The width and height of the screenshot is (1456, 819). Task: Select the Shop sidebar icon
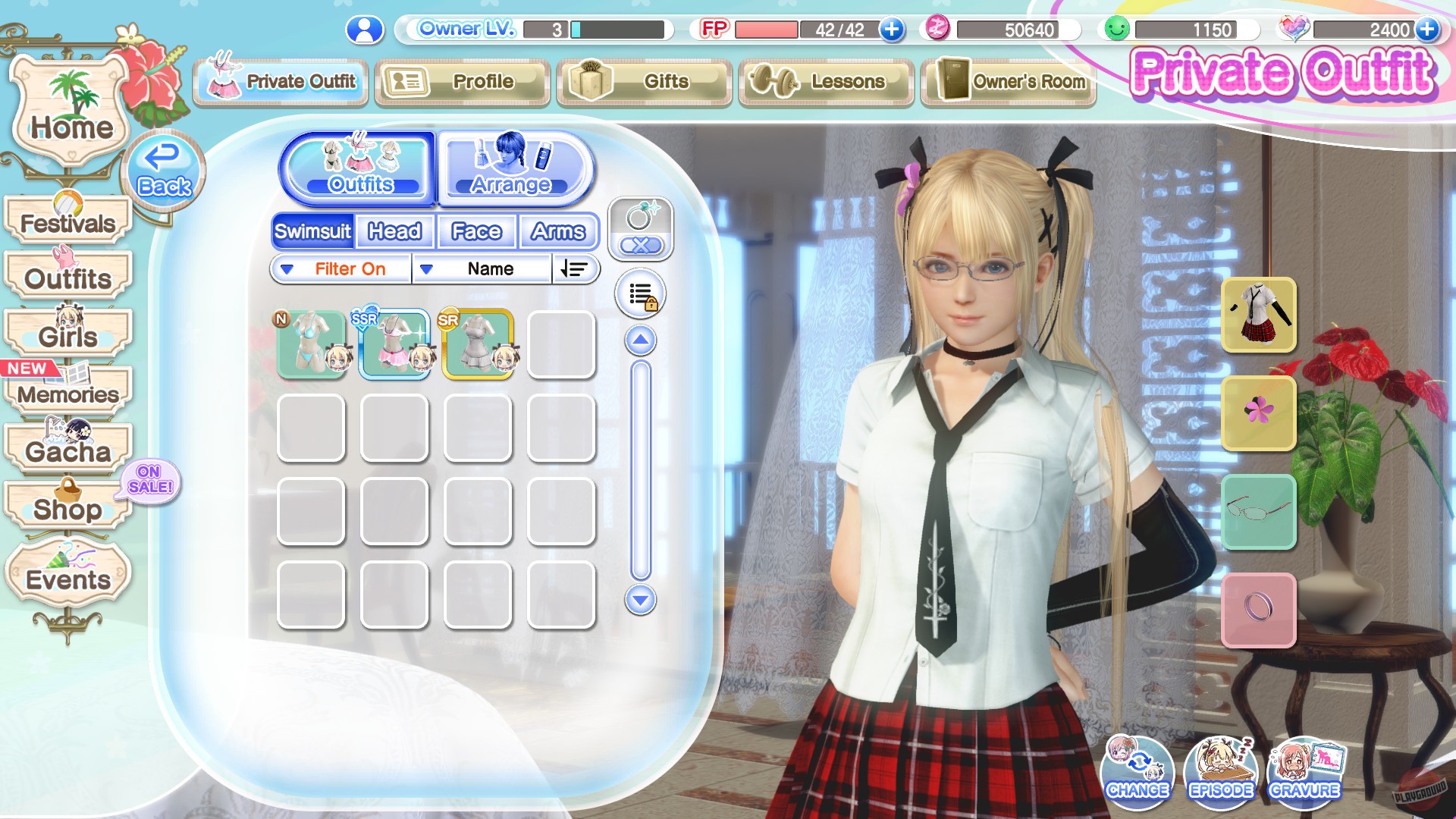[67, 510]
